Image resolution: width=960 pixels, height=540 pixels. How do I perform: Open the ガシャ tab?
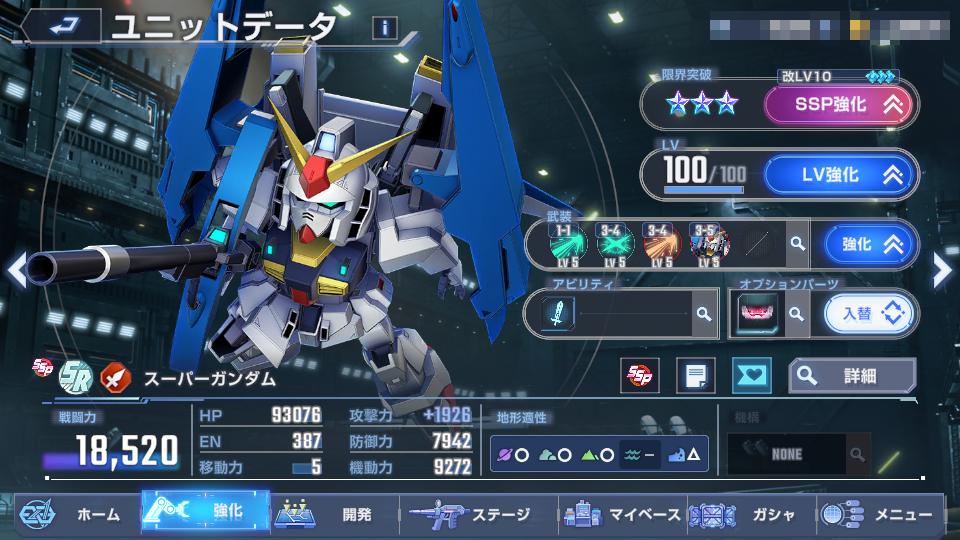click(x=752, y=515)
